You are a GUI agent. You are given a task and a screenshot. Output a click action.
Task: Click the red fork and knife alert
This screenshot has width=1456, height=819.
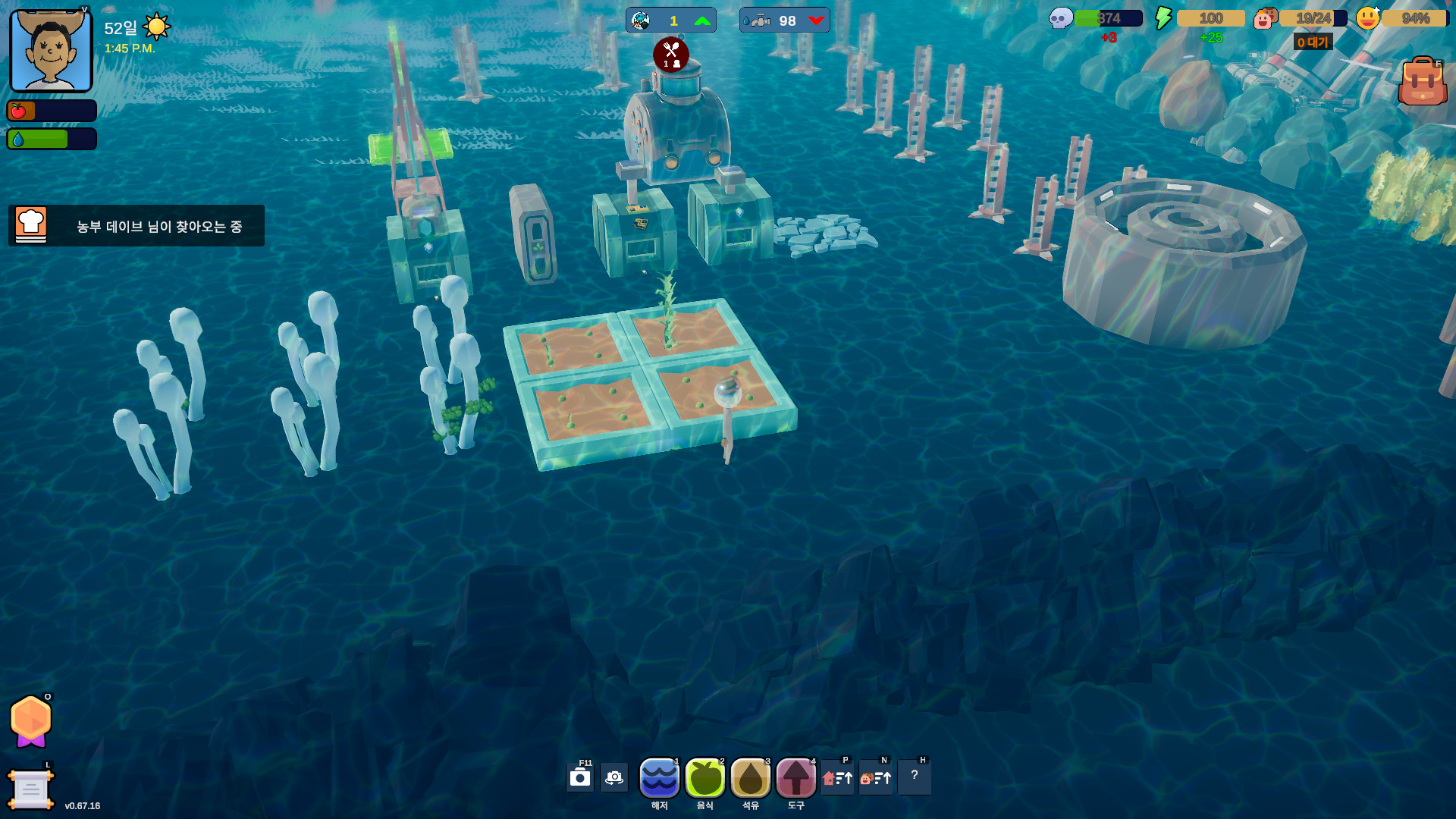tap(671, 54)
